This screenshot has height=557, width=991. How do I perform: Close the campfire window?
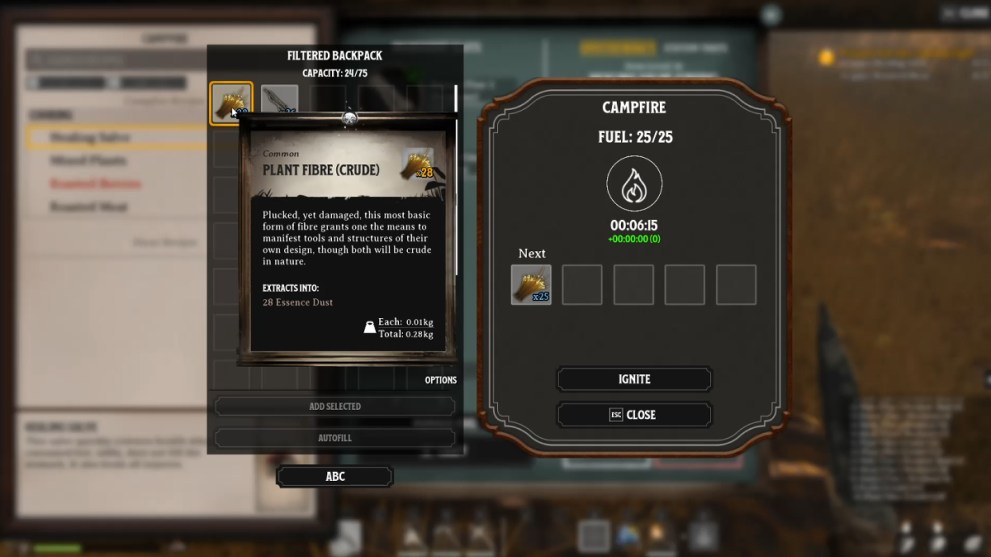(x=634, y=415)
